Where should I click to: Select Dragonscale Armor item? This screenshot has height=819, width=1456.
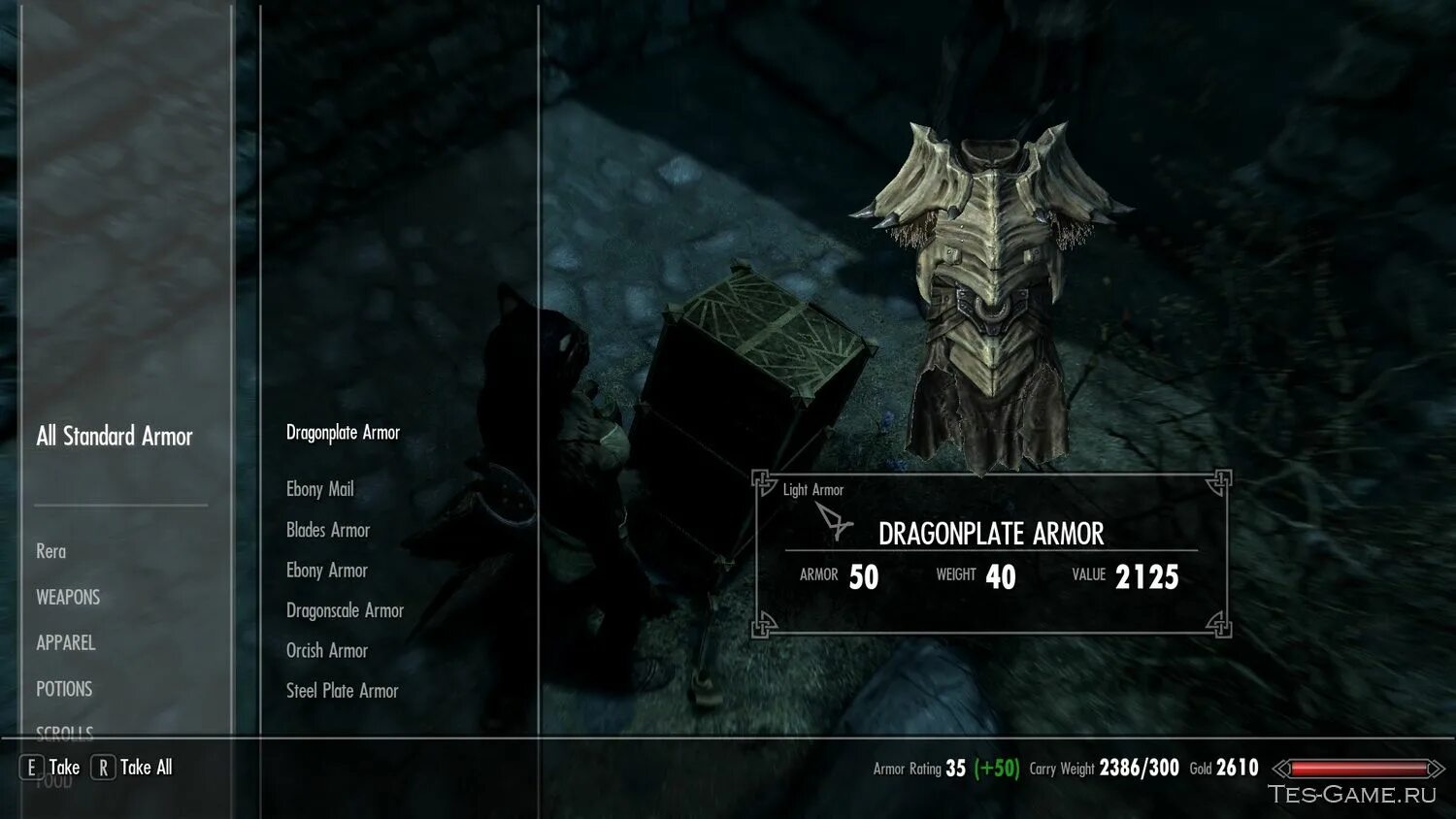[345, 610]
